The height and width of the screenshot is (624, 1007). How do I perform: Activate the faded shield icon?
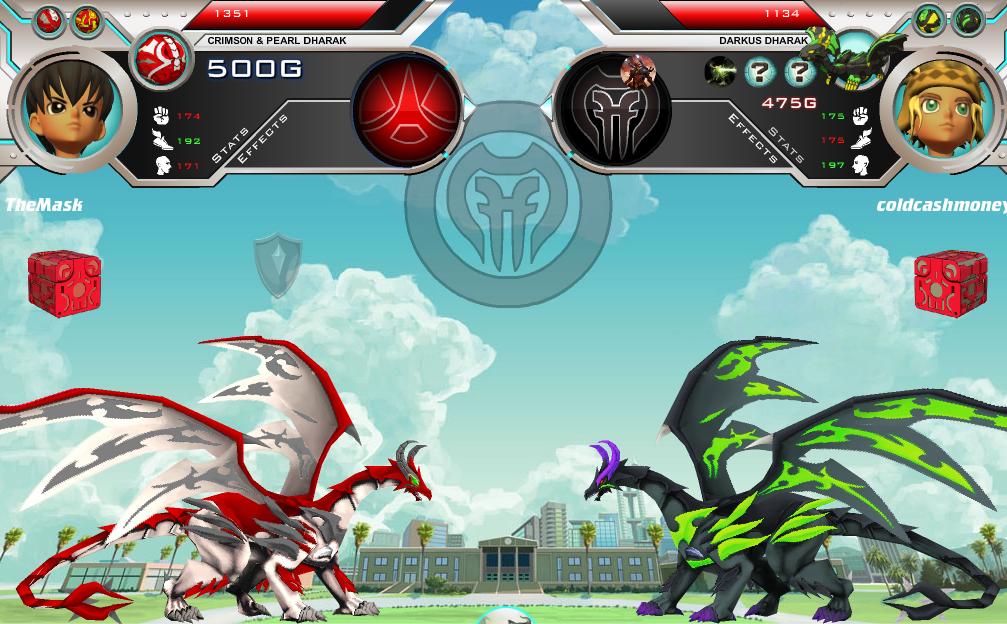tap(277, 264)
